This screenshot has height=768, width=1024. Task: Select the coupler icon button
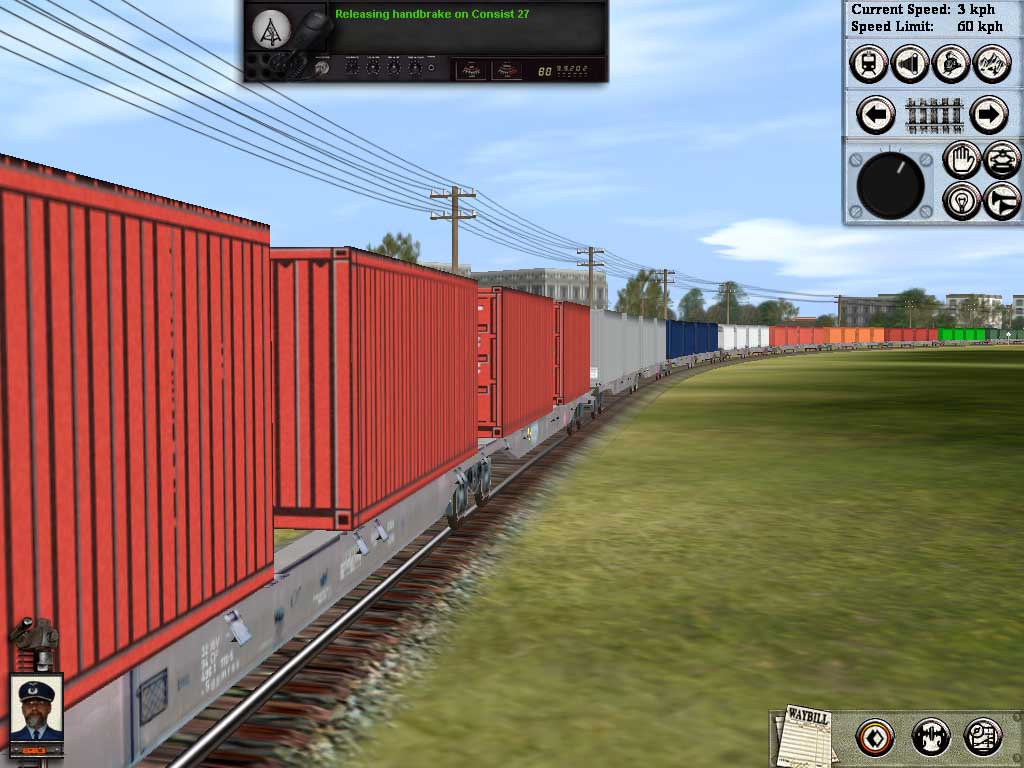(930, 738)
